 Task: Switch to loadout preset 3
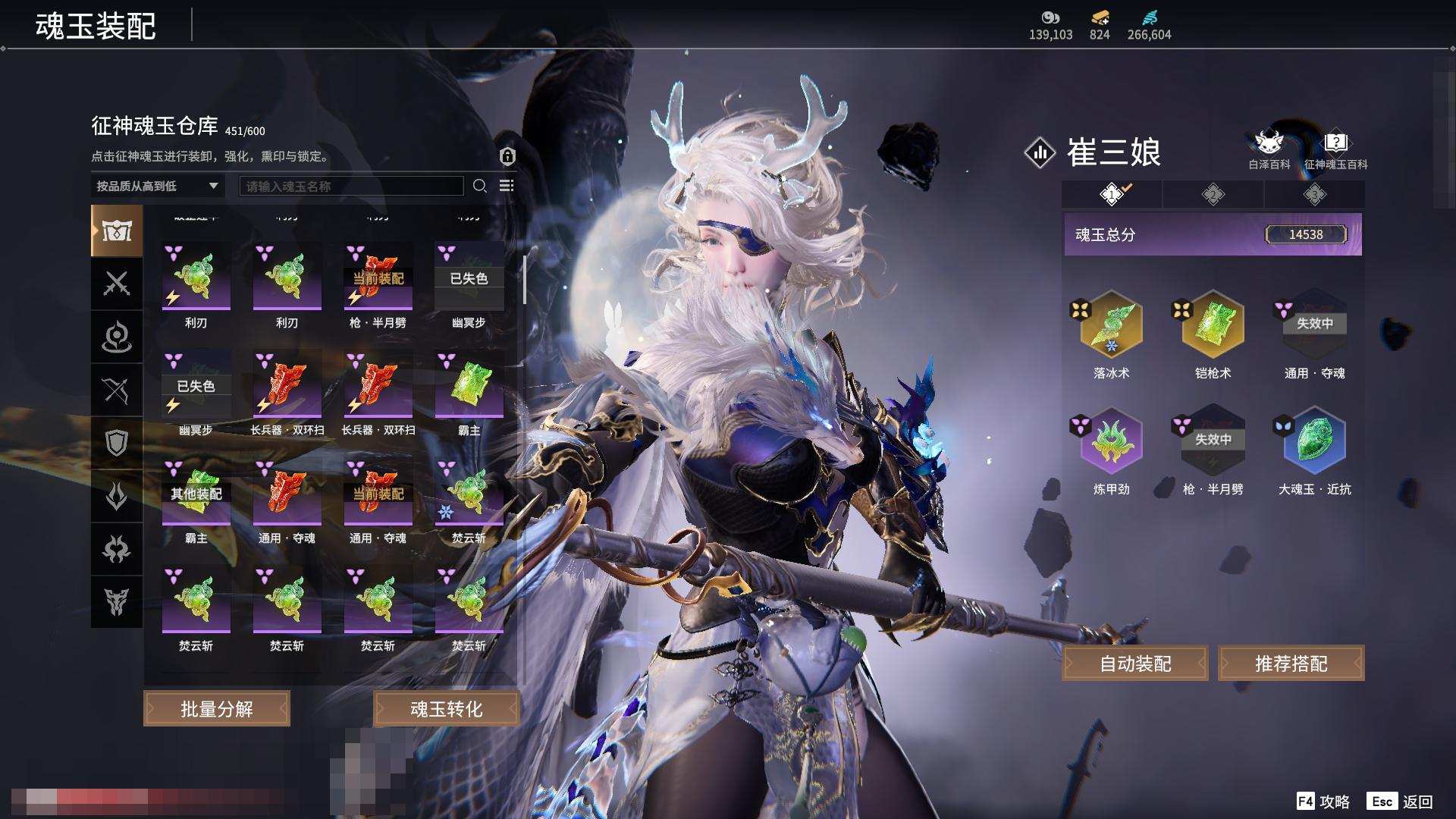point(1314,195)
